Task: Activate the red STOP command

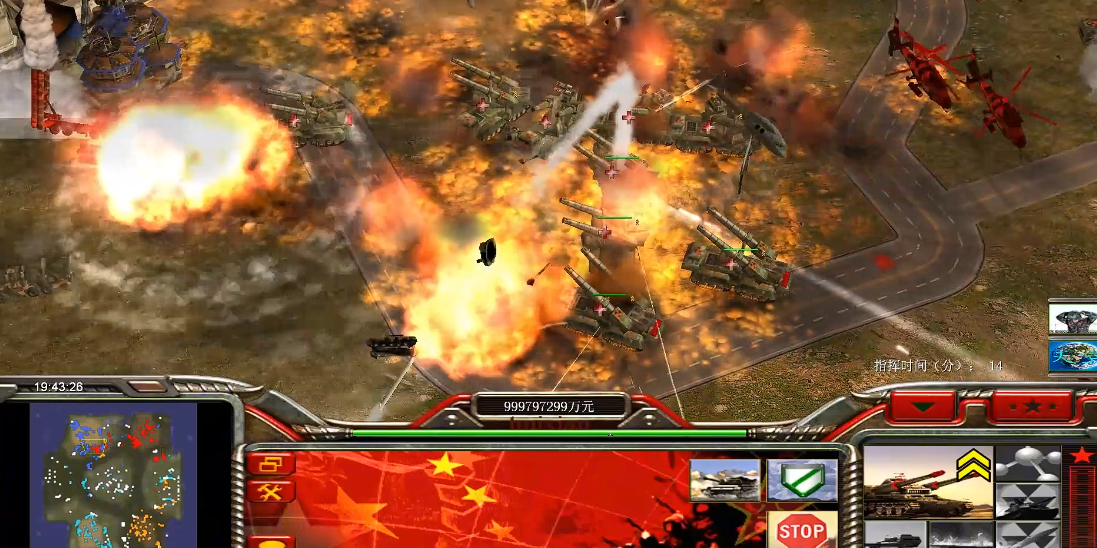Action: point(801,530)
